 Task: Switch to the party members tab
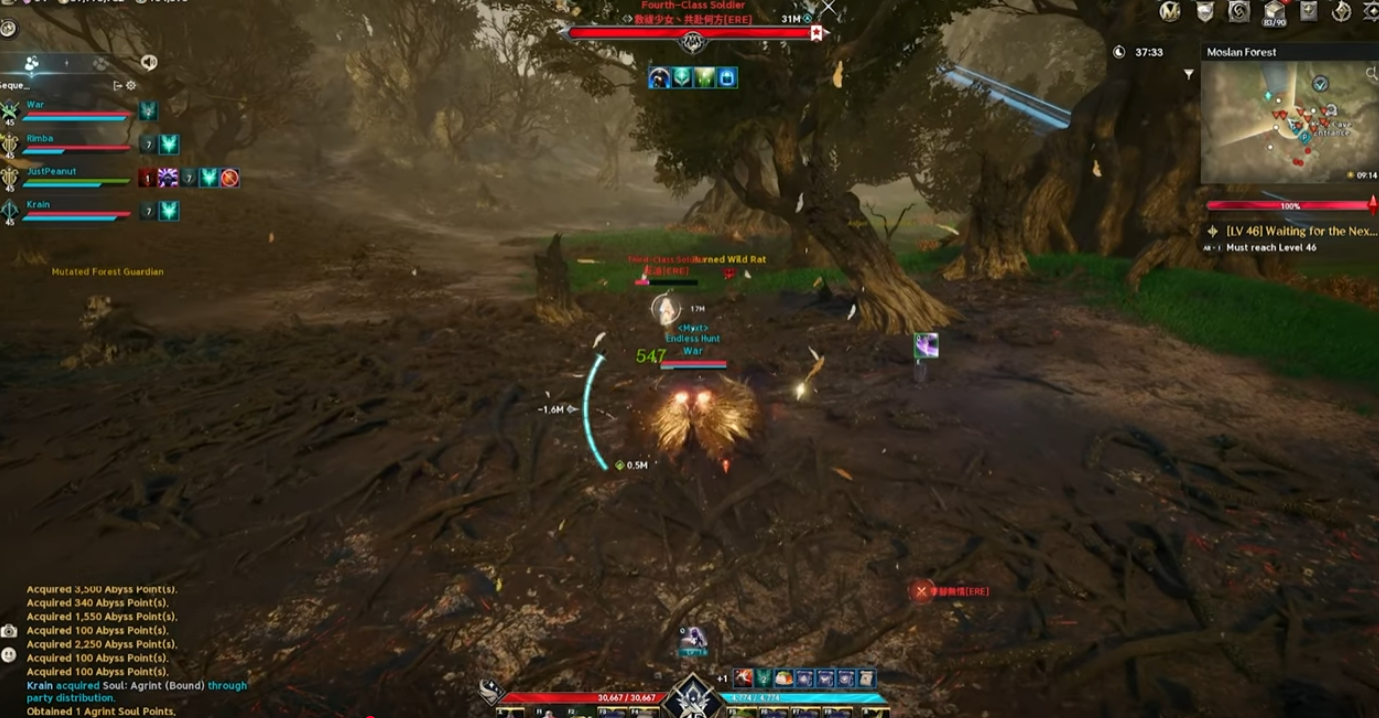32,63
